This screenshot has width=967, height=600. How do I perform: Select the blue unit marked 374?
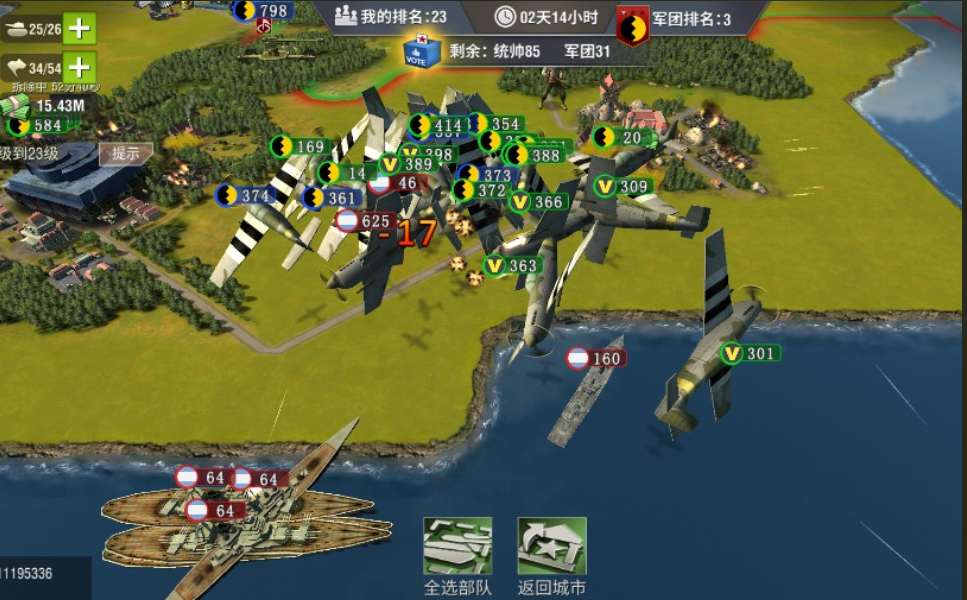click(245, 195)
